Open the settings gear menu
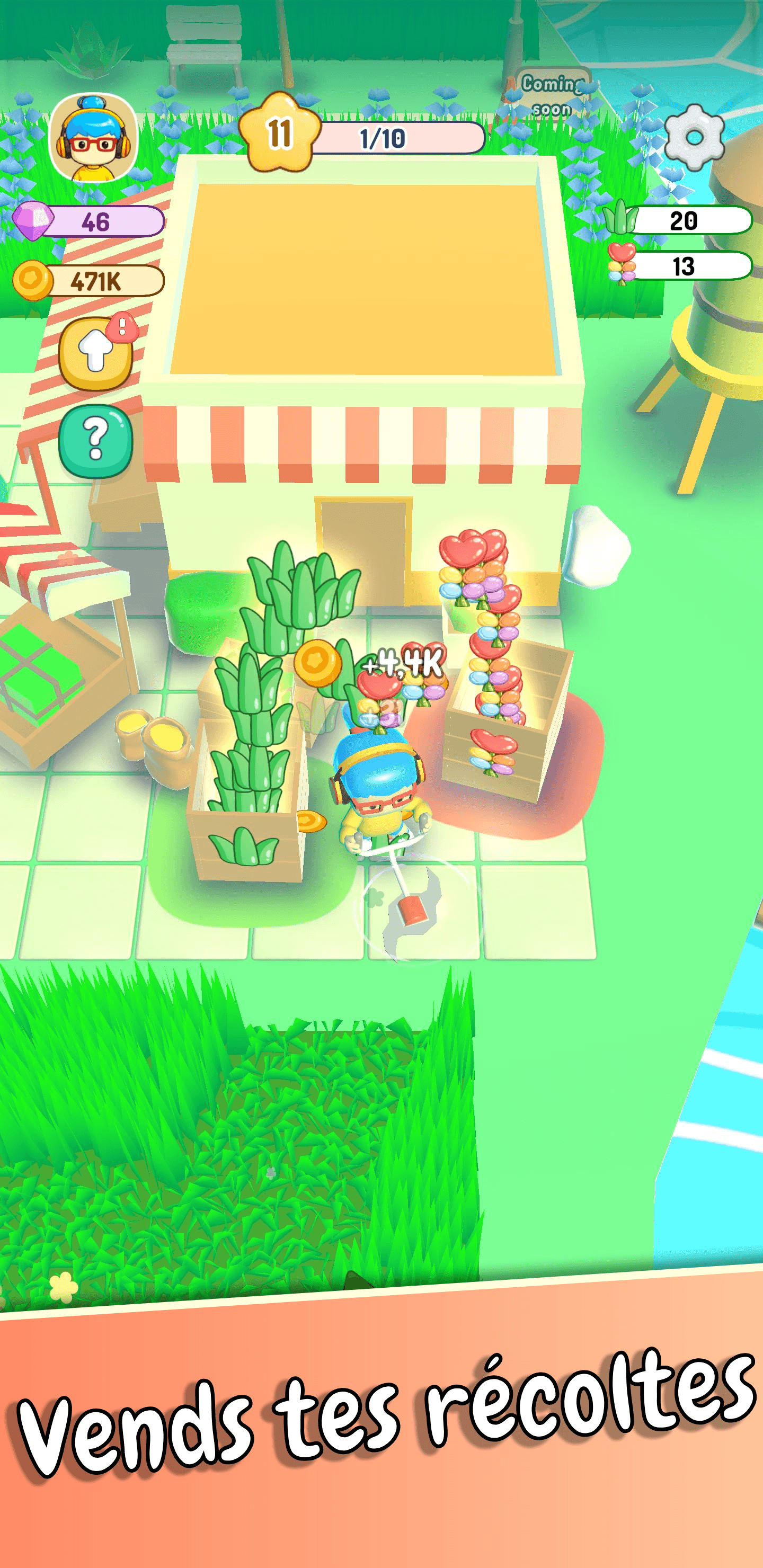The height and width of the screenshot is (1568, 763). point(694,137)
